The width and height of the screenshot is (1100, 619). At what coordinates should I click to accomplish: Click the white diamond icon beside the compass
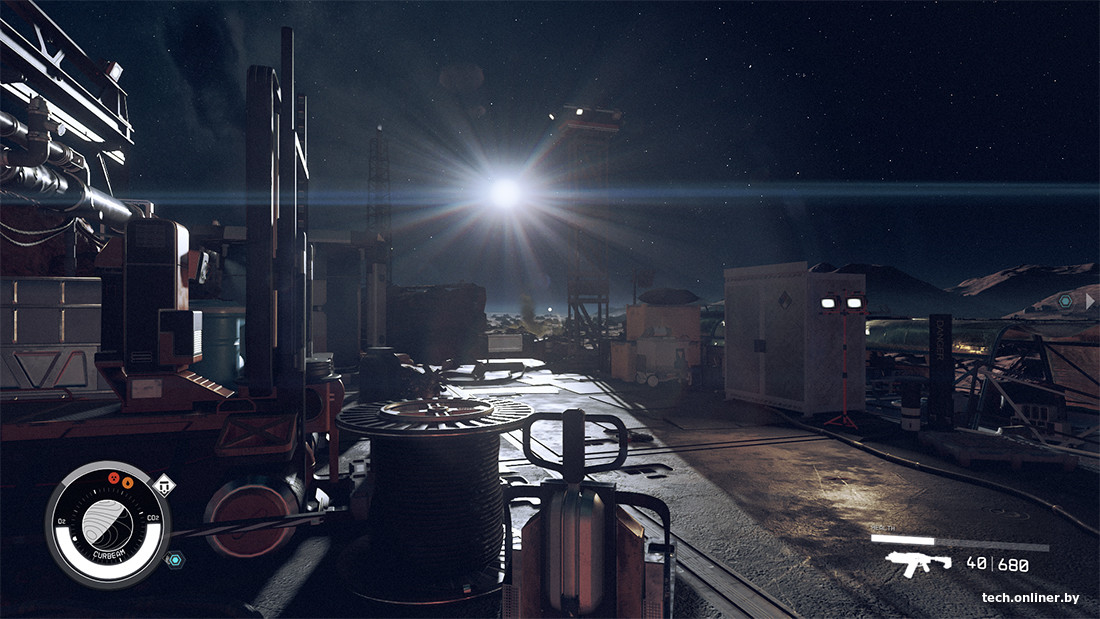click(163, 486)
